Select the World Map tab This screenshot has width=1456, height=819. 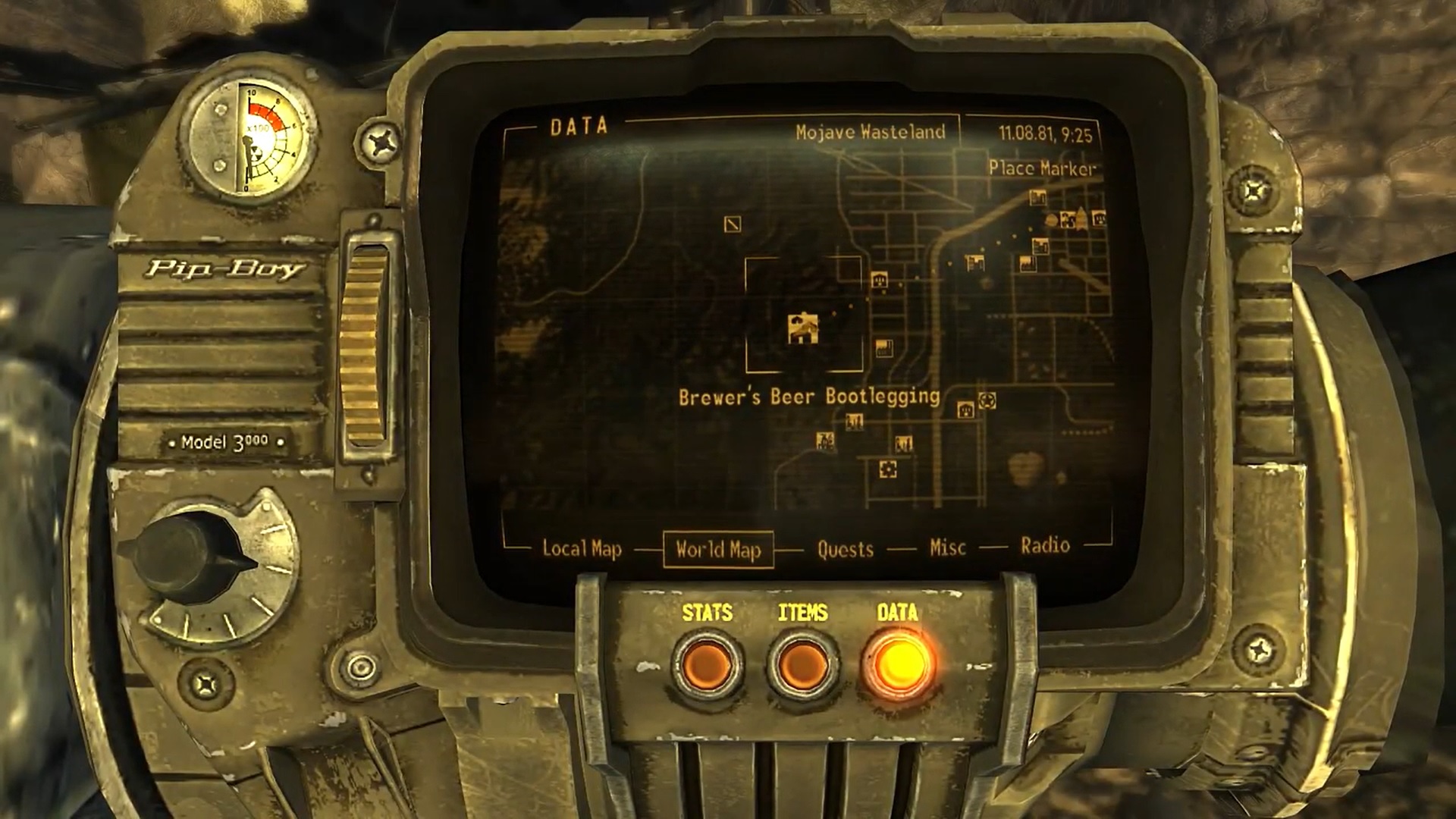tap(718, 549)
